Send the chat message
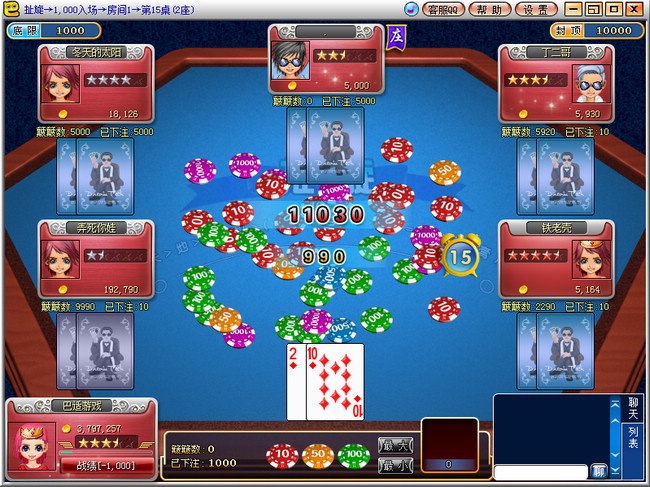 coord(598,470)
